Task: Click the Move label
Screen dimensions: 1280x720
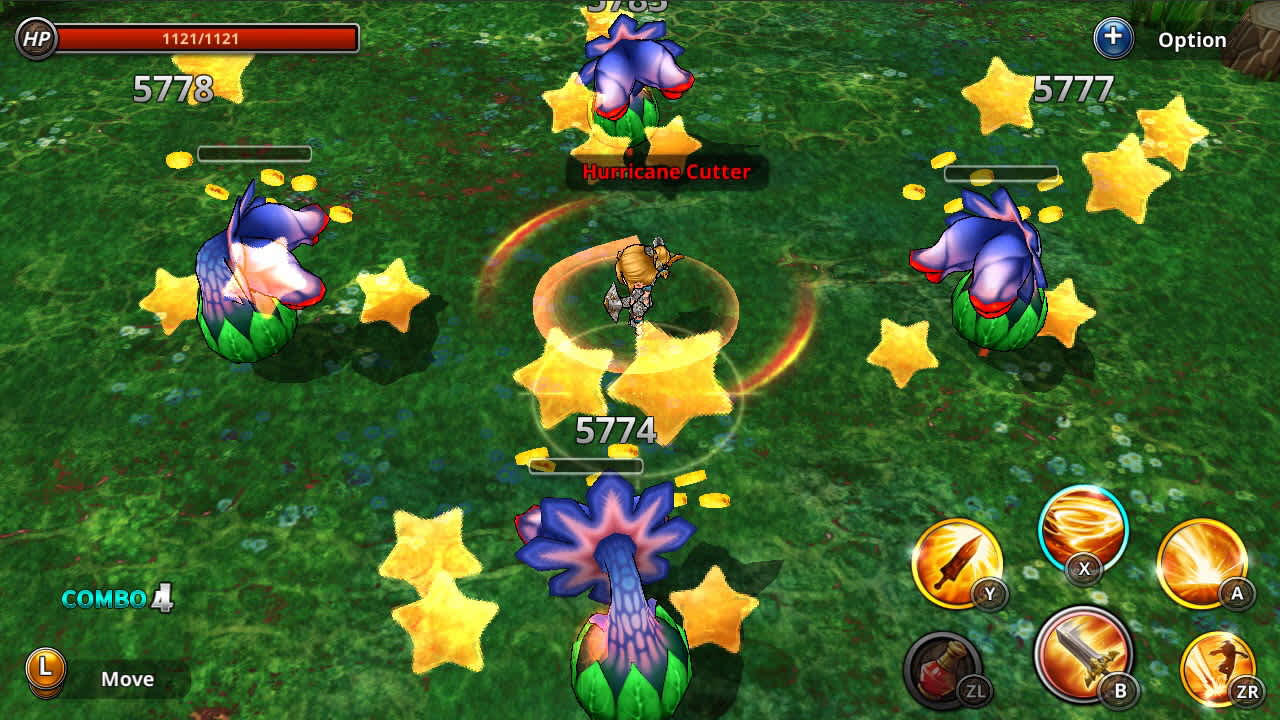Action: 128,679
